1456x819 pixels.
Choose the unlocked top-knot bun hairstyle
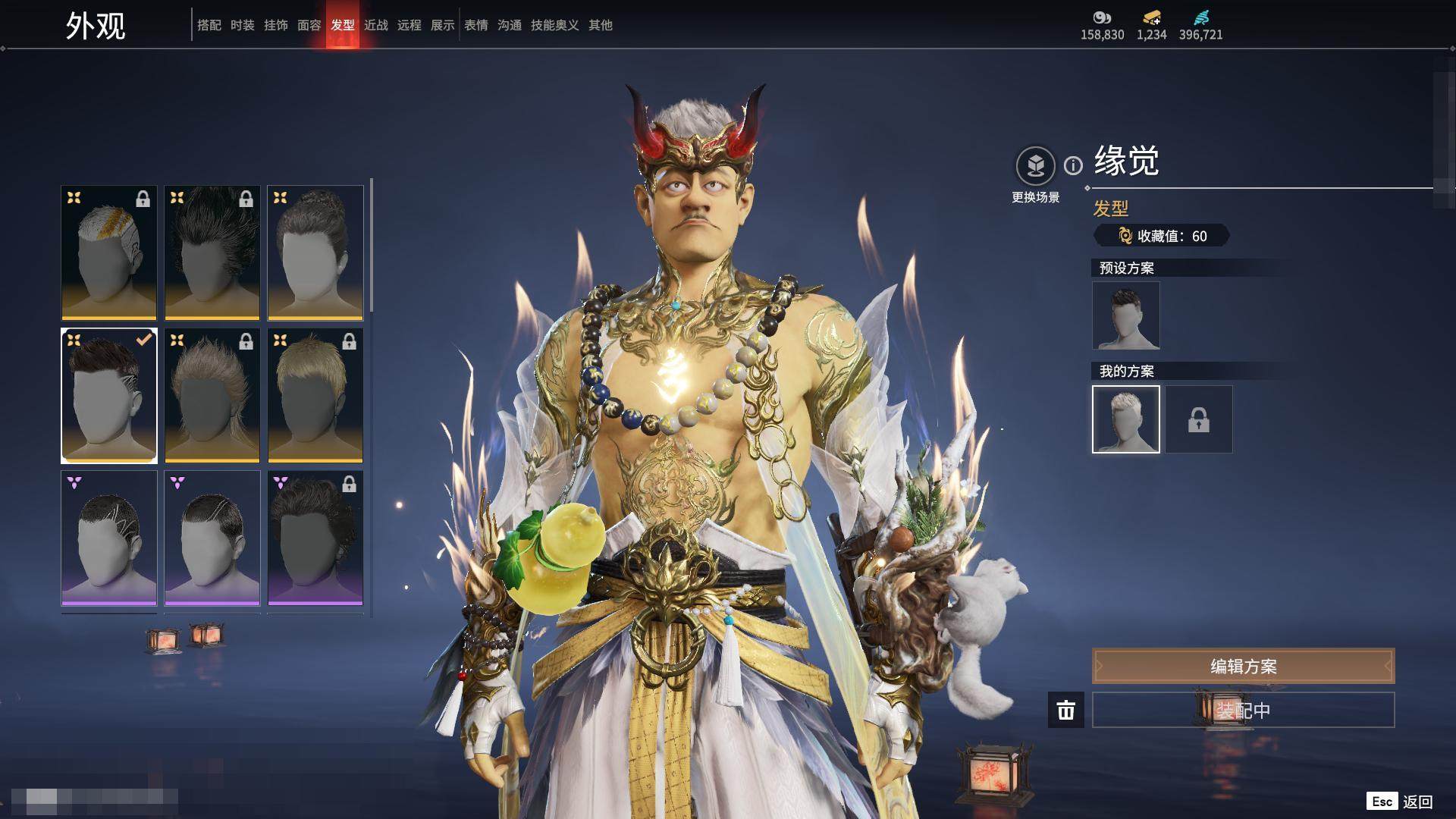tap(315, 253)
